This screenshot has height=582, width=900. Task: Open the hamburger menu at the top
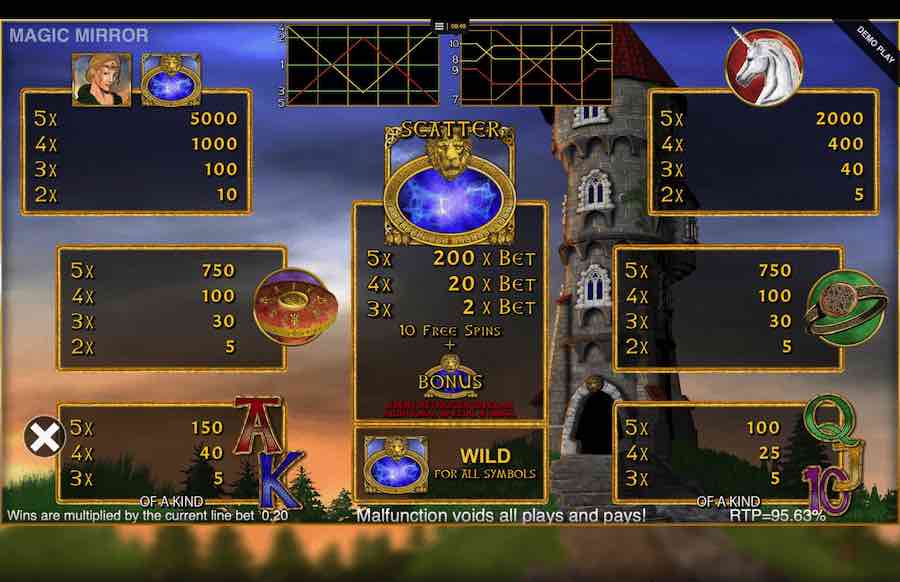tap(439, 26)
